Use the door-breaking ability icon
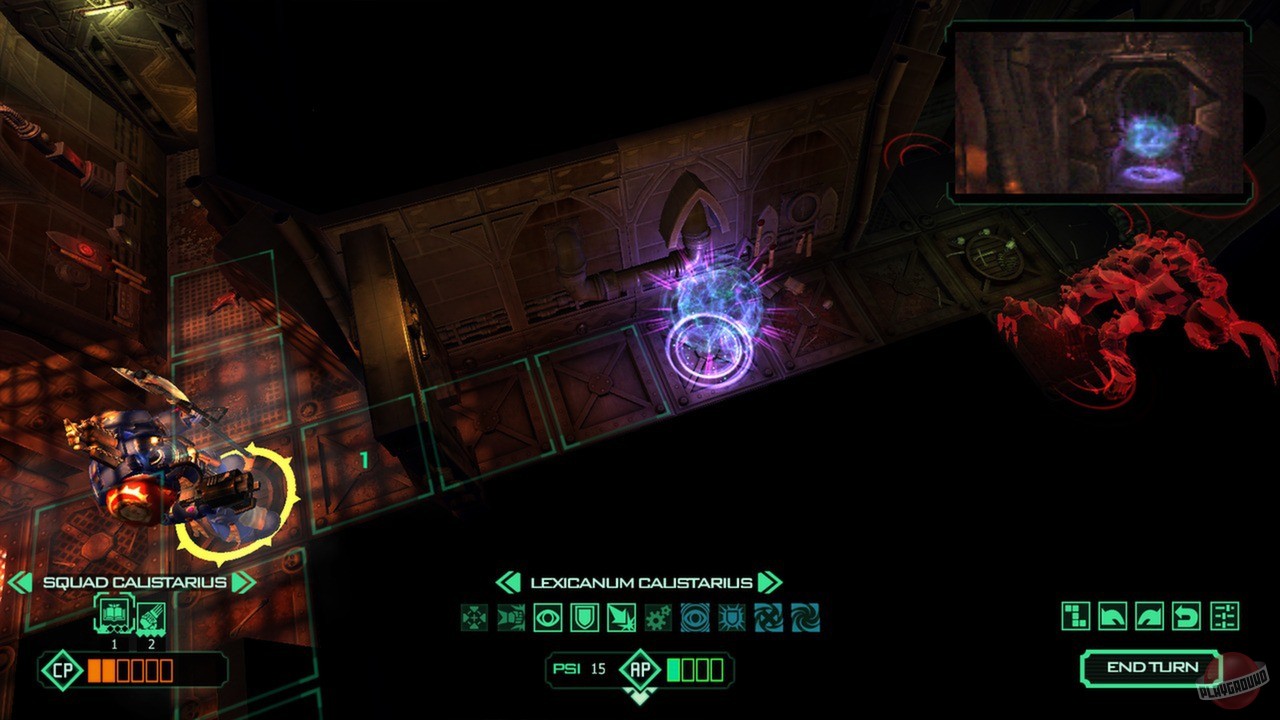The width and height of the screenshot is (1280, 720). (621, 617)
